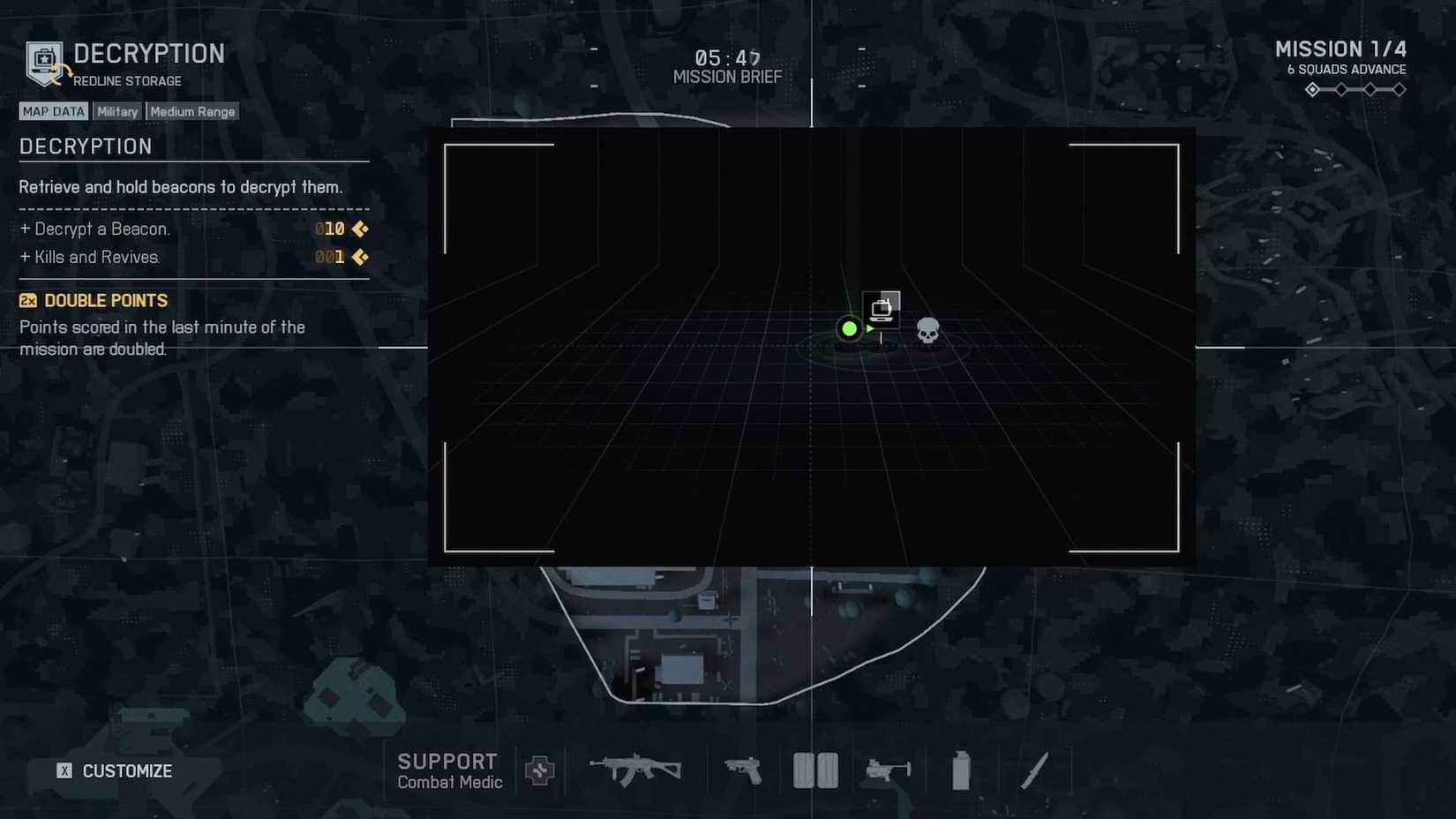Switch to the Mission 1/4 overview
The width and height of the screenshot is (1456, 819).
pyautogui.click(x=1342, y=49)
